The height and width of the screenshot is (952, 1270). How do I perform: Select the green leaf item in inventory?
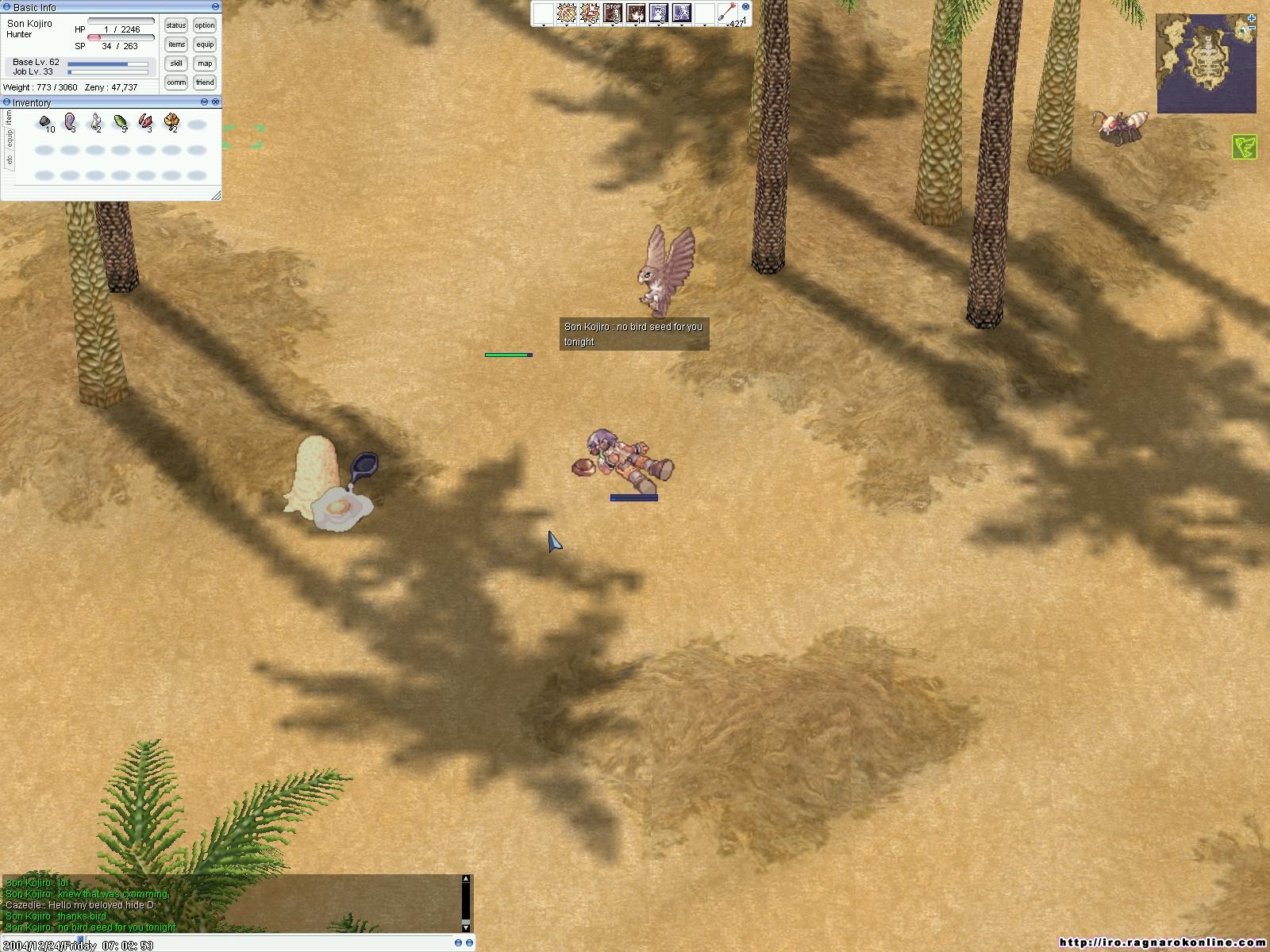(120, 122)
